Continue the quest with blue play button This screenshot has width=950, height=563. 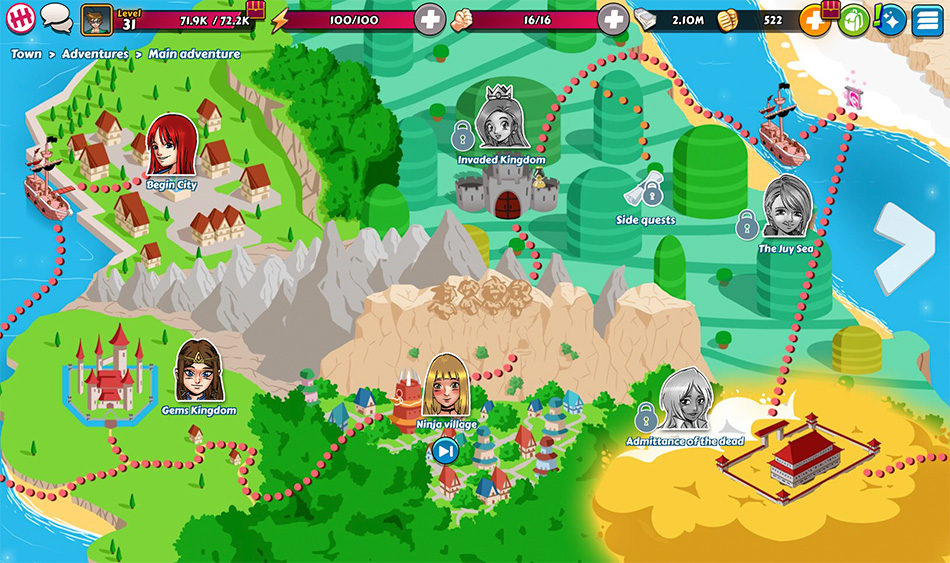pos(446,452)
